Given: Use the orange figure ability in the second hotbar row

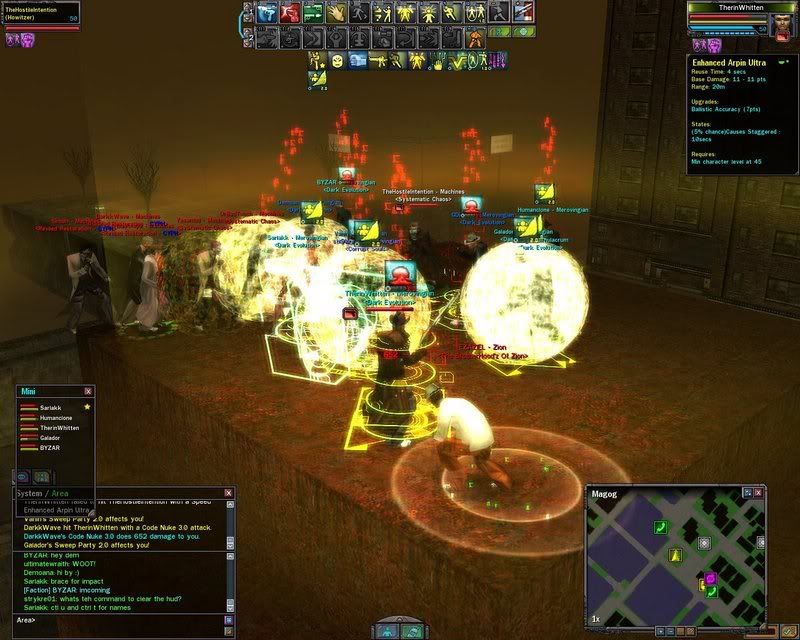Looking at the screenshot, I should pyautogui.click(x=475, y=37).
